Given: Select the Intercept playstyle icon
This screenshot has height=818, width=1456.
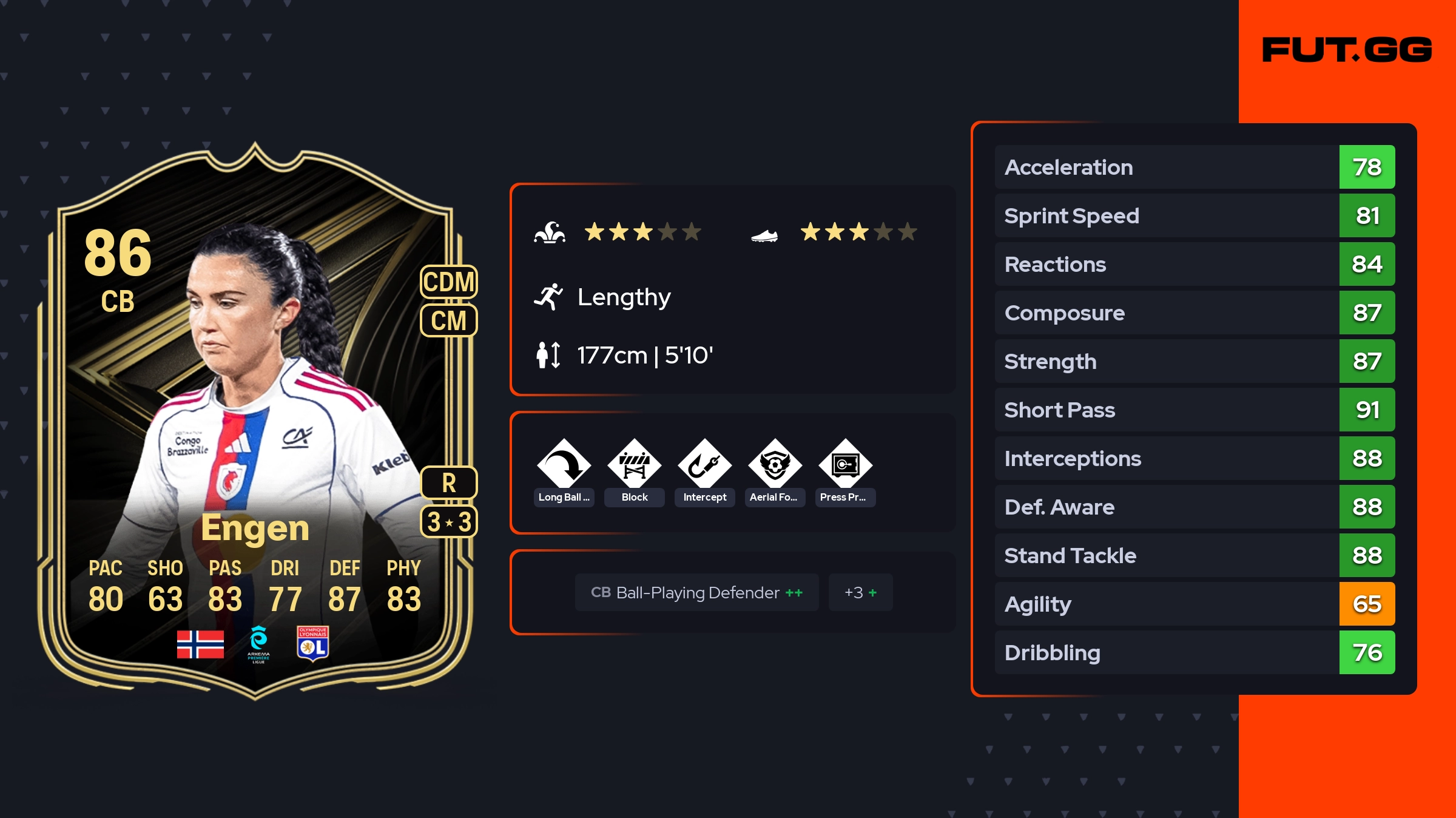Looking at the screenshot, I should pyautogui.click(x=705, y=466).
